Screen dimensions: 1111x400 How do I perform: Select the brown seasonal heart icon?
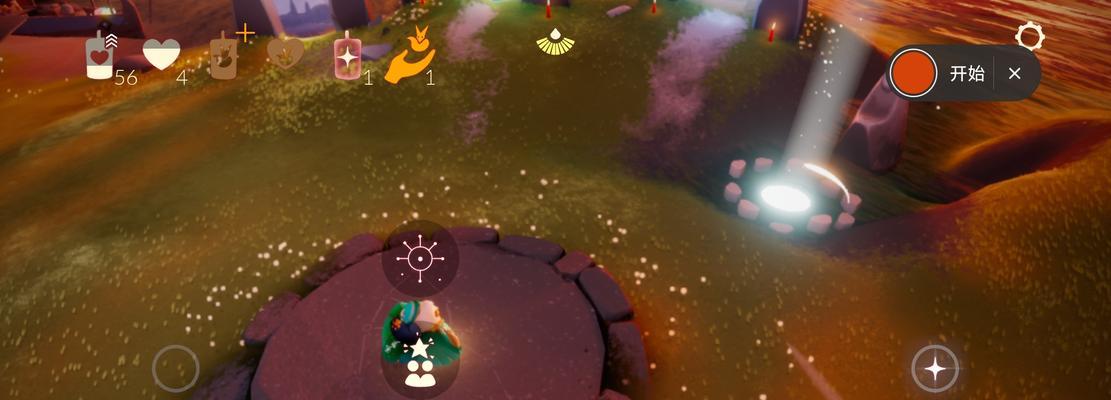pyautogui.click(x=285, y=53)
